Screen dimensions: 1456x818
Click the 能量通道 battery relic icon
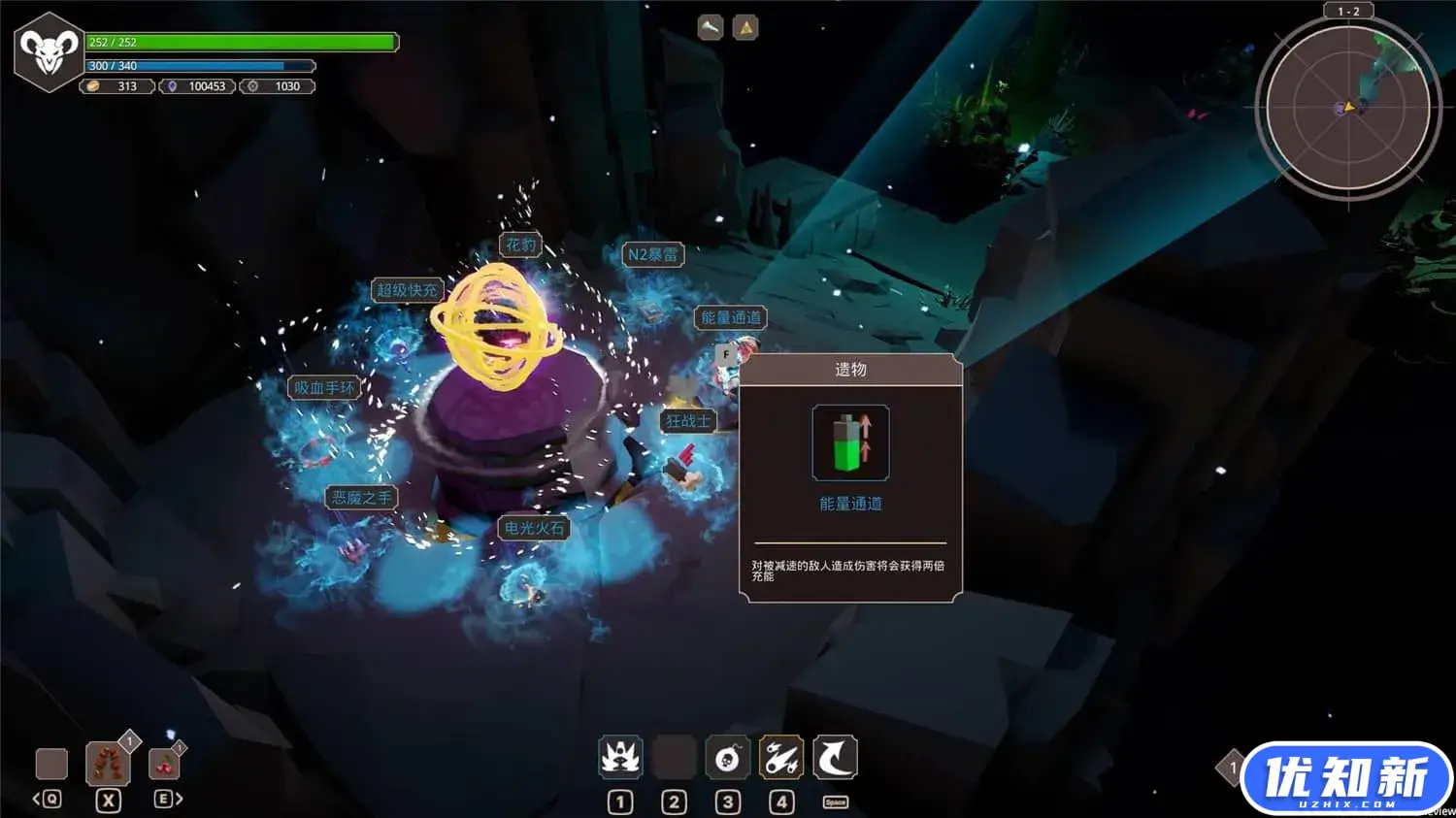pos(850,443)
